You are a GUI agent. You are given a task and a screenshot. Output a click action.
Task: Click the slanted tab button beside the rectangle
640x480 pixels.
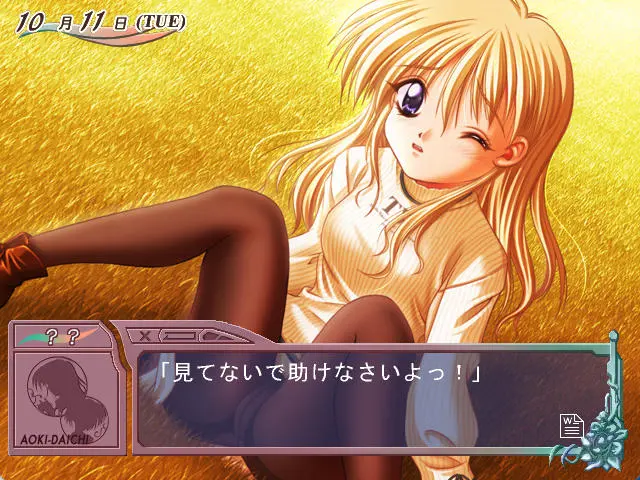pos(213,335)
